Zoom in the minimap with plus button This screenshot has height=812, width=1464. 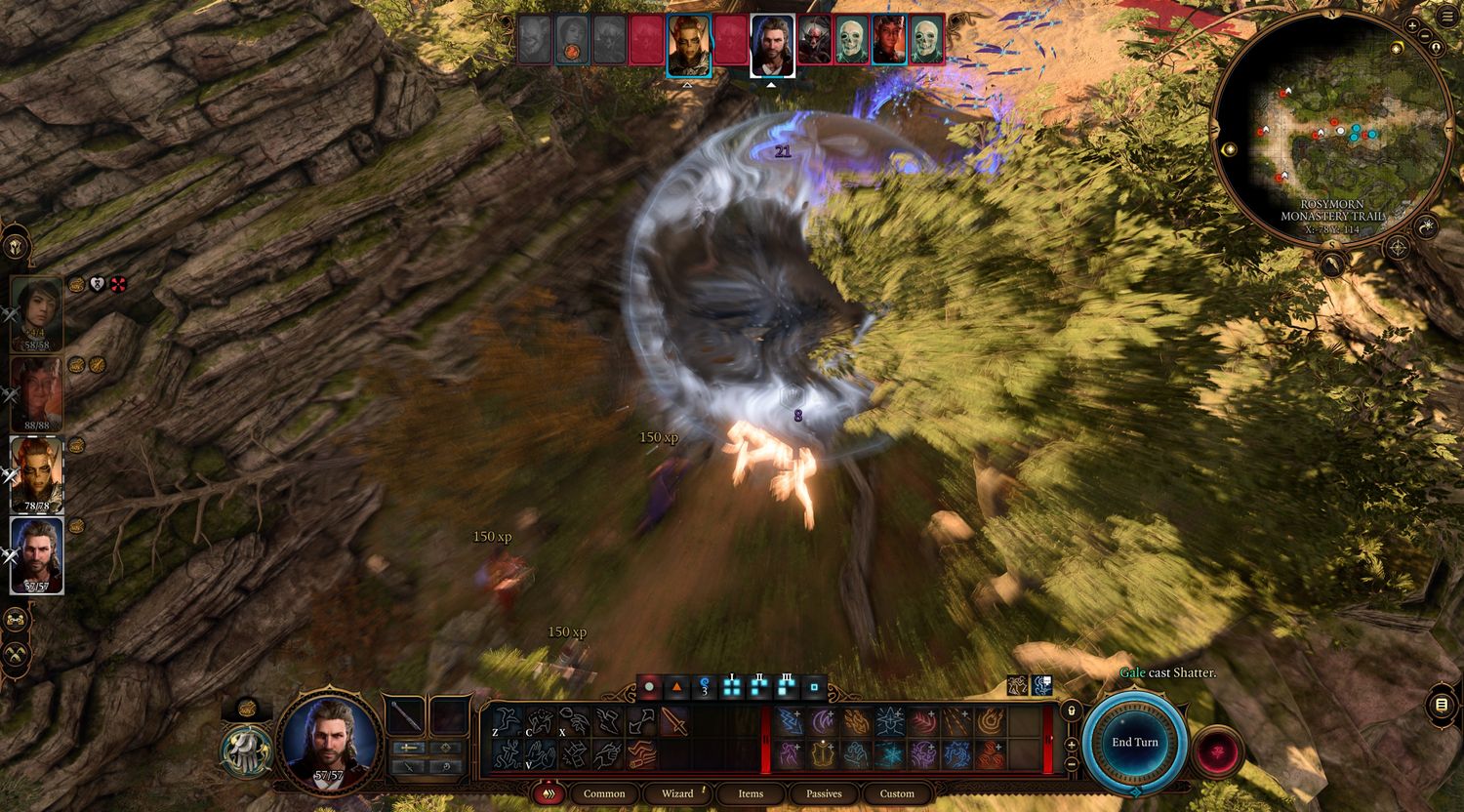click(1412, 24)
